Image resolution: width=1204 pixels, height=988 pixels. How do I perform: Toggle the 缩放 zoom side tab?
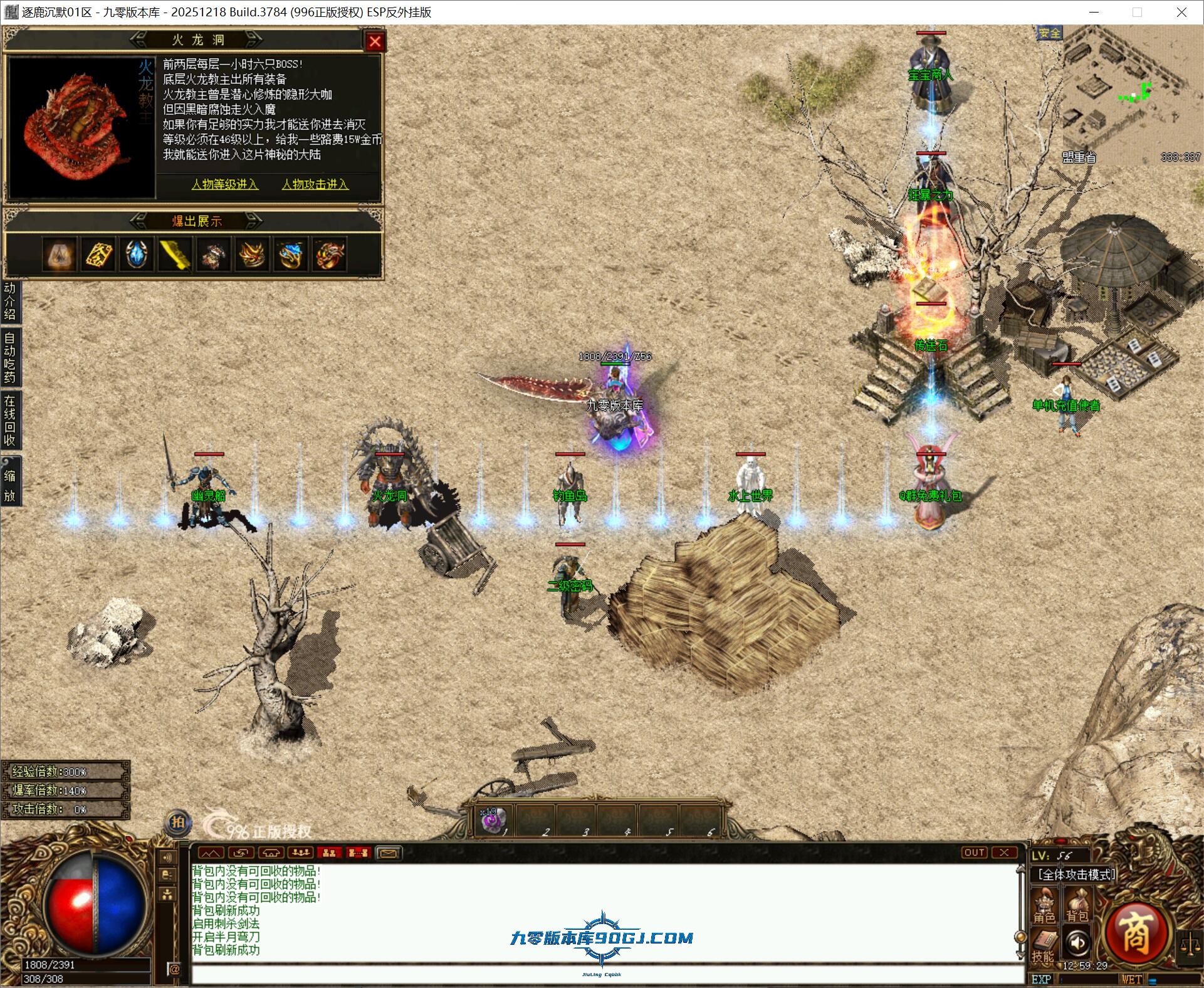[x=10, y=485]
